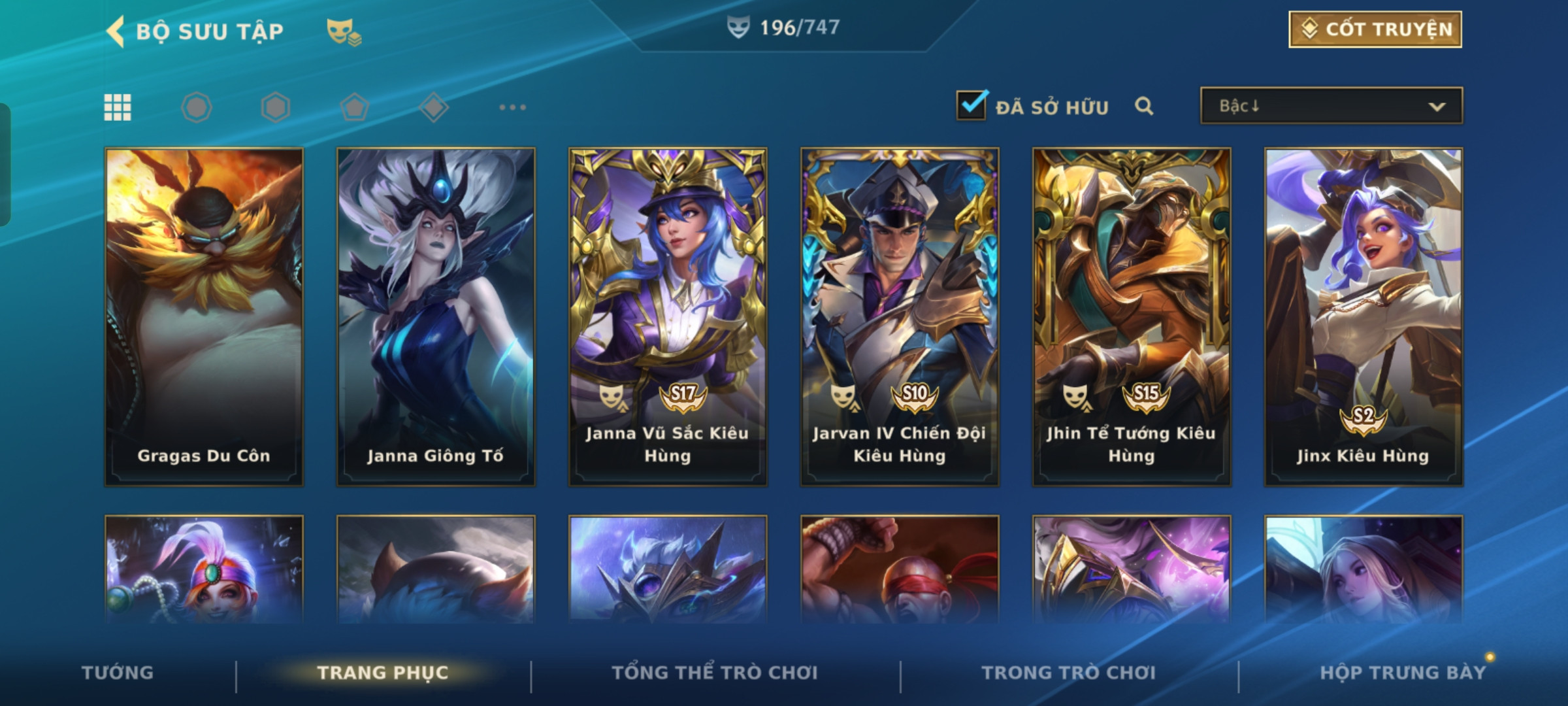Viewport: 1568px width, 706px height.
Task: Switch to the Tướng tab
Action: (x=118, y=673)
